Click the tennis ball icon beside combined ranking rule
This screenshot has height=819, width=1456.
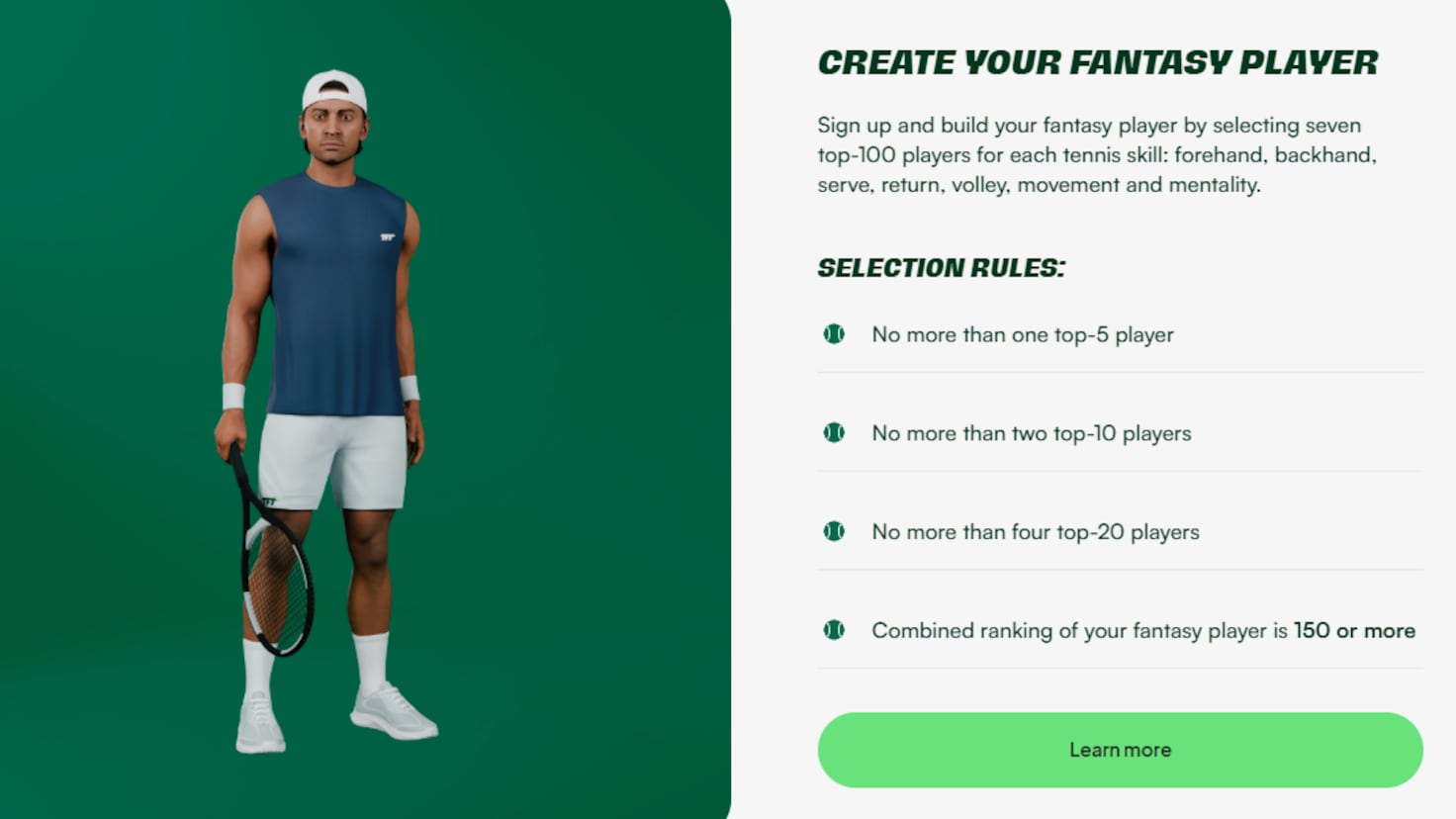pos(834,630)
